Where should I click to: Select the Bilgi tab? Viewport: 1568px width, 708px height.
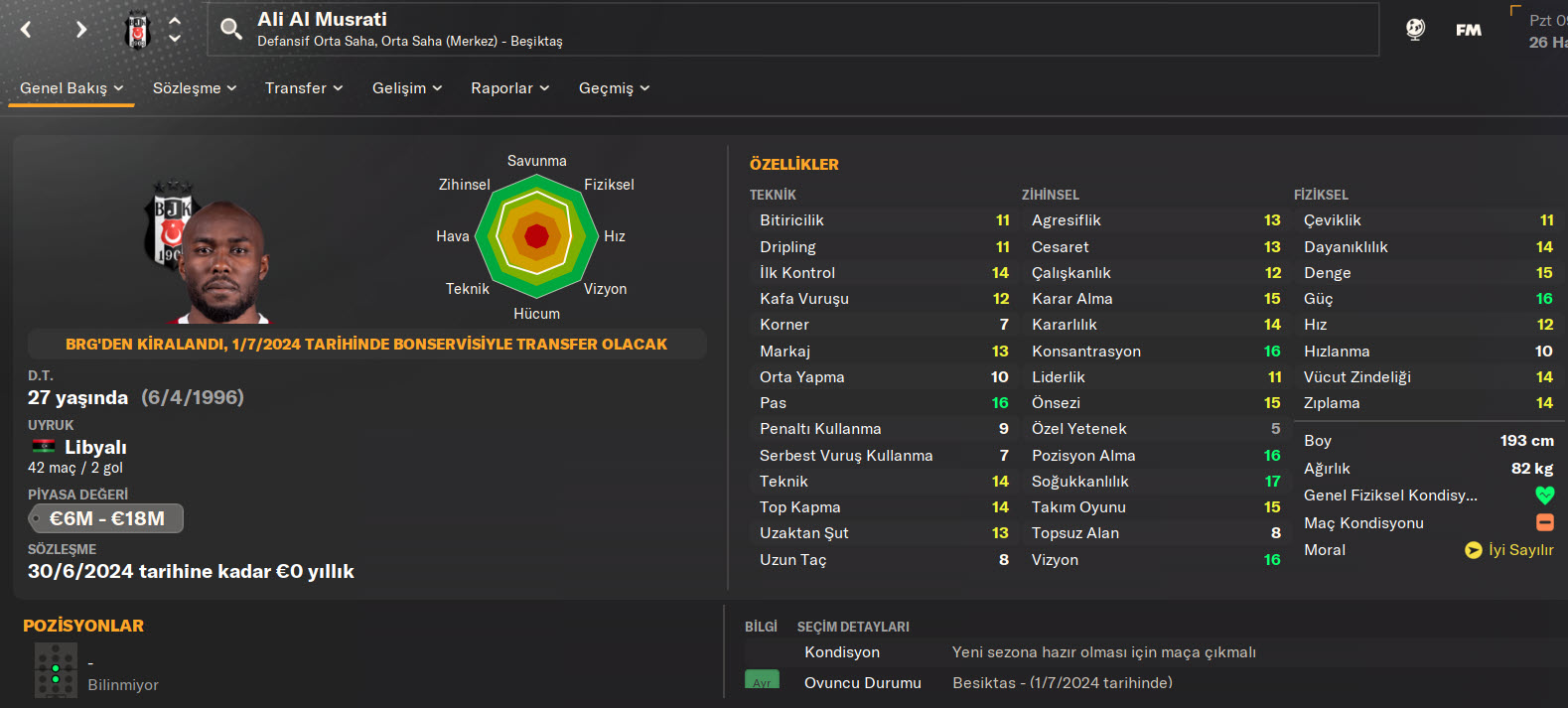pyautogui.click(x=761, y=627)
